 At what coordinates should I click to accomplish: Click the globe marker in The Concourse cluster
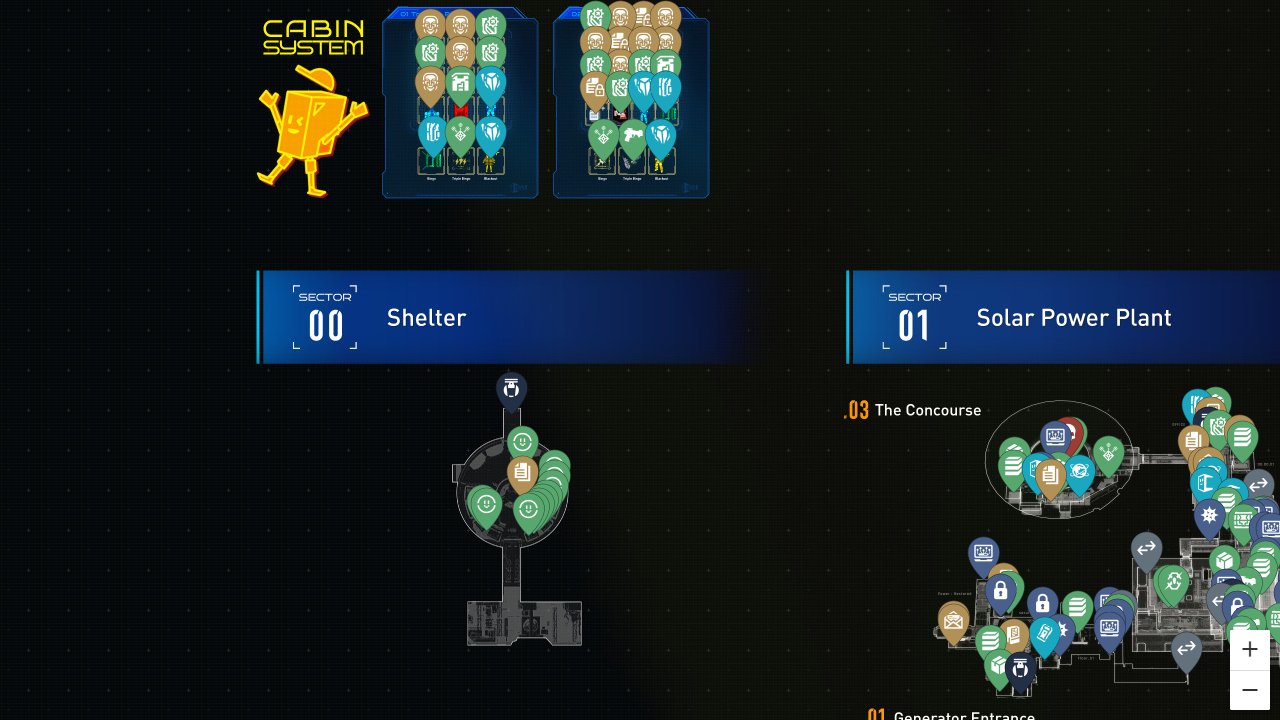(1080, 470)
